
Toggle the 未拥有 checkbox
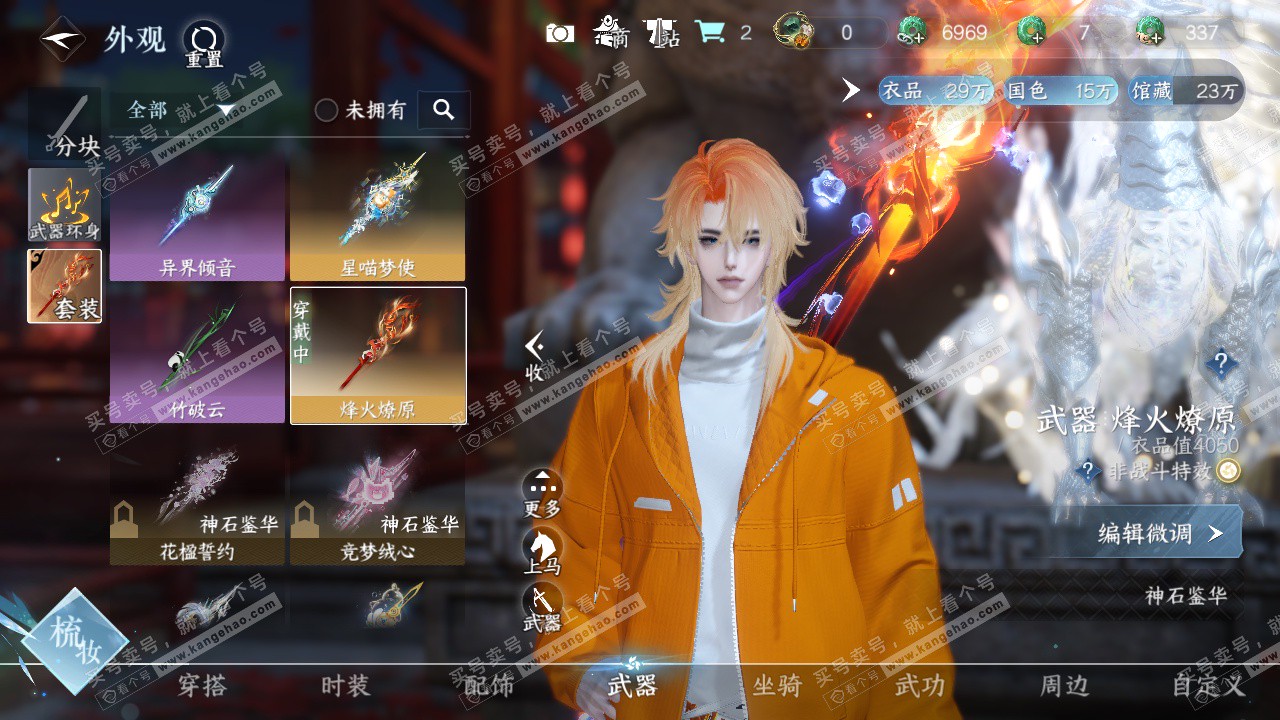[x=327, y=110]
